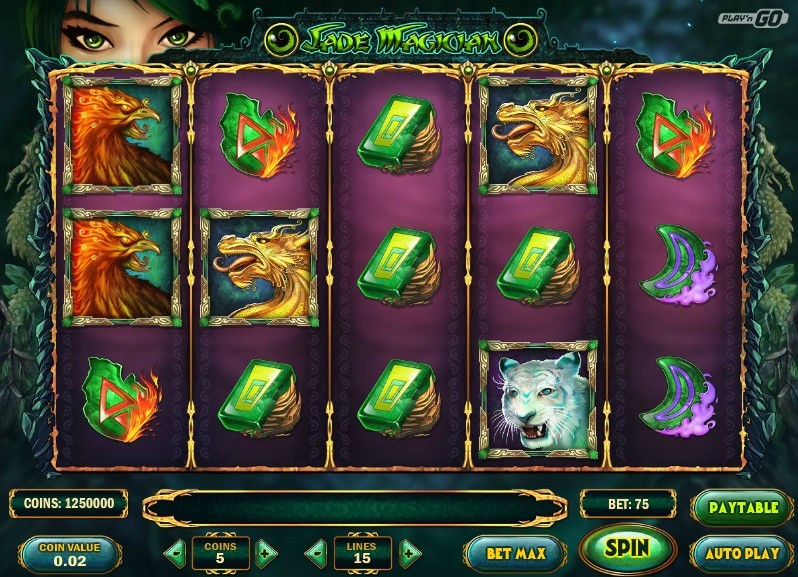Increase the number of coins

pyautogui.click(x=265, y=551)
